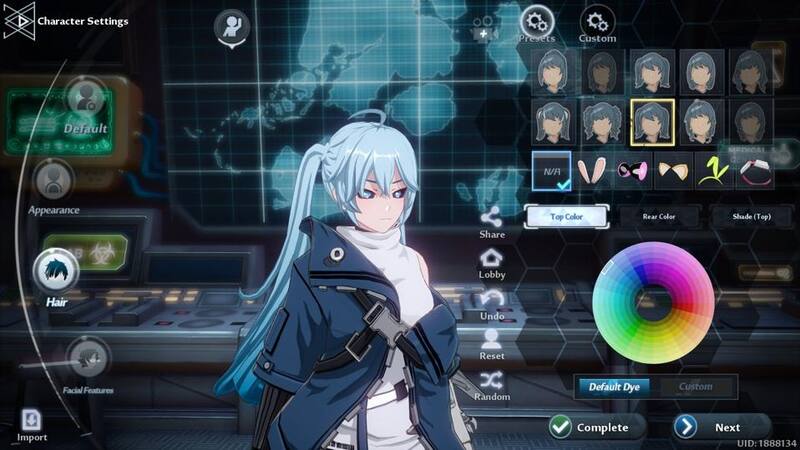
Task: Select the yellow-highlighted hairstyle thumbnail
Action: [x=652, y=121]
